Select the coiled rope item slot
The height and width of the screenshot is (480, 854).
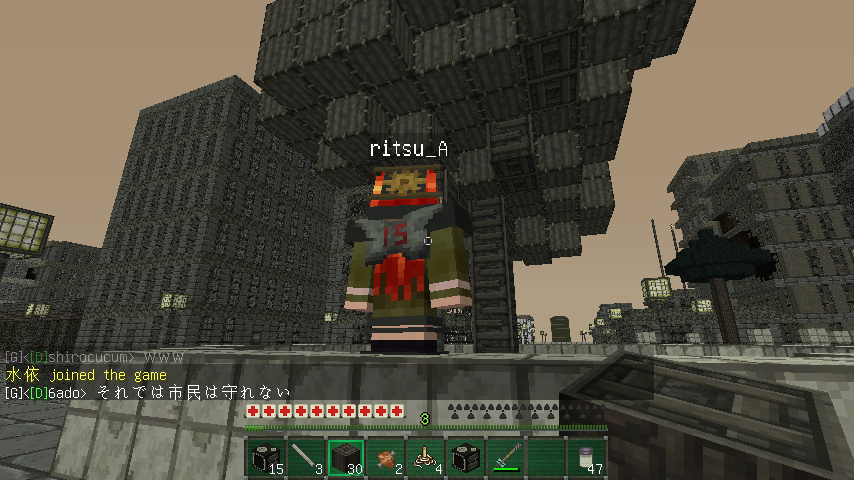click(x=426, y=458)
